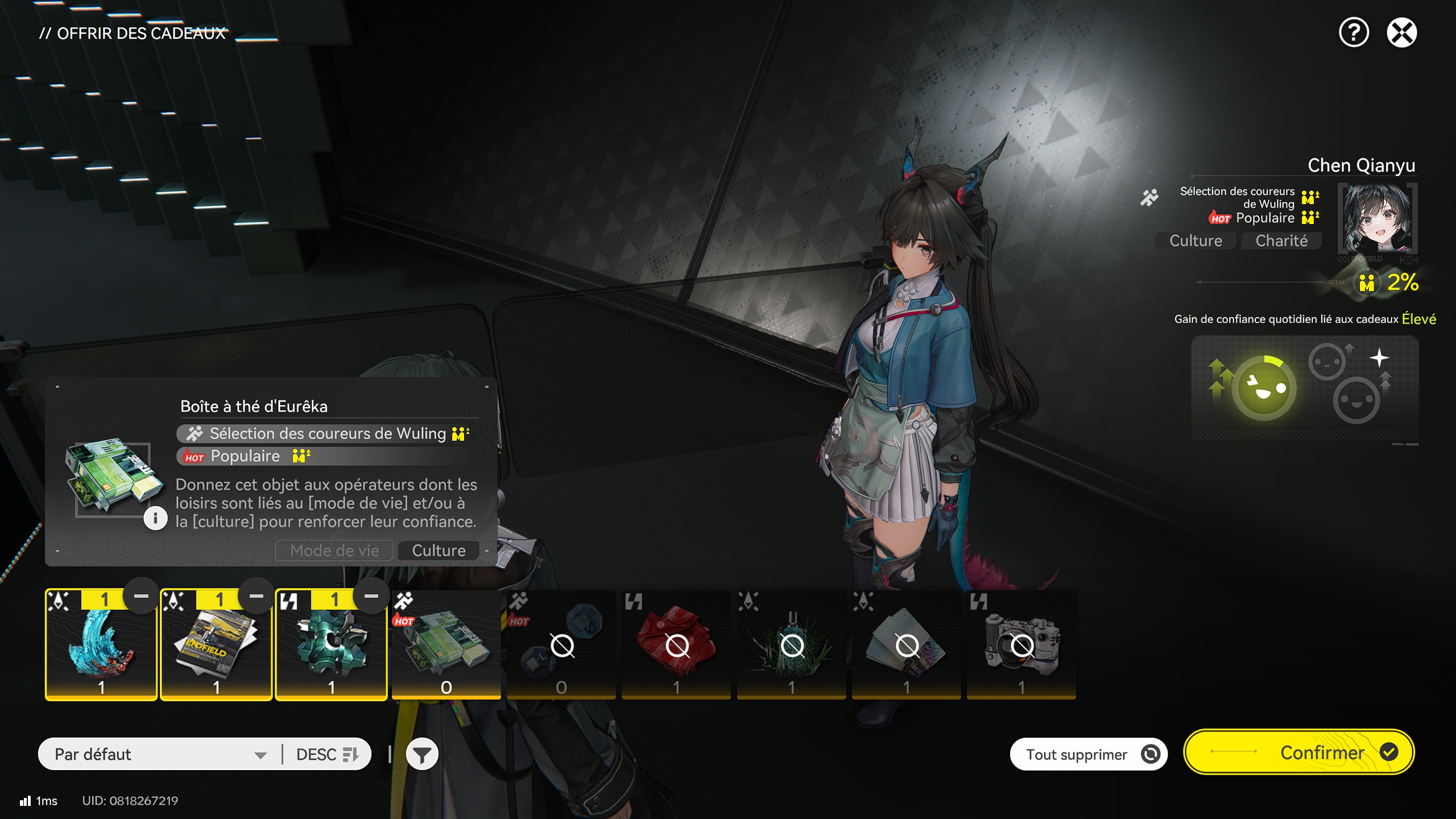Close the gift-giving screen

1401,32
